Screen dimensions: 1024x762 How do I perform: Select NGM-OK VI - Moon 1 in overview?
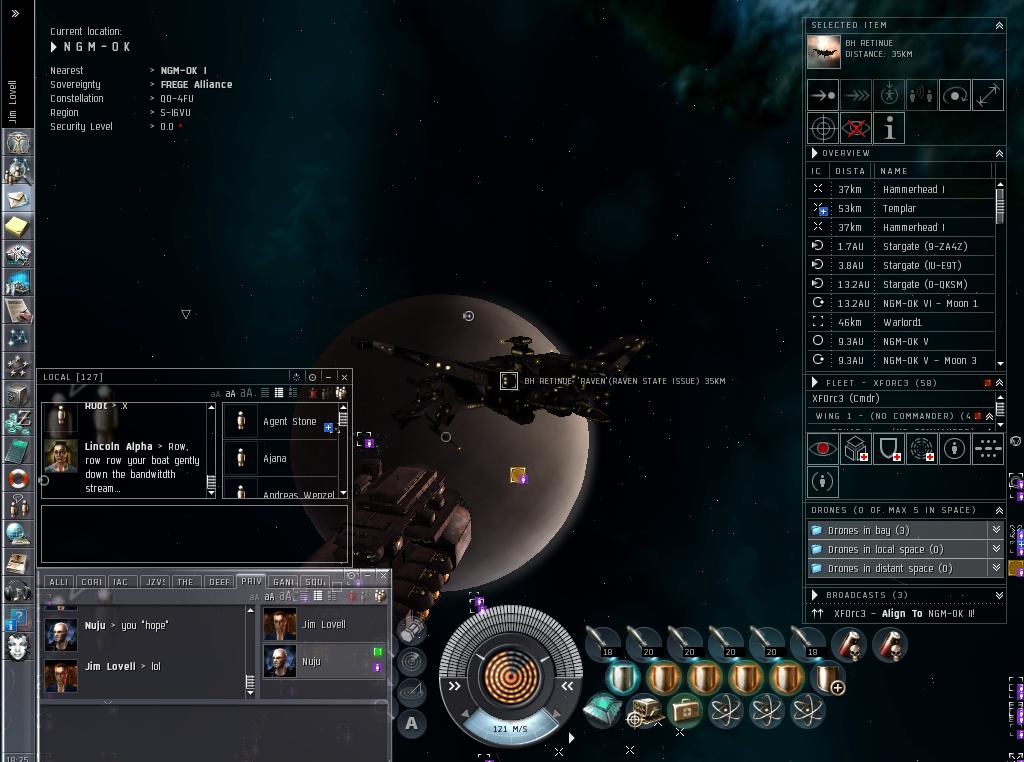coord(930,303)
